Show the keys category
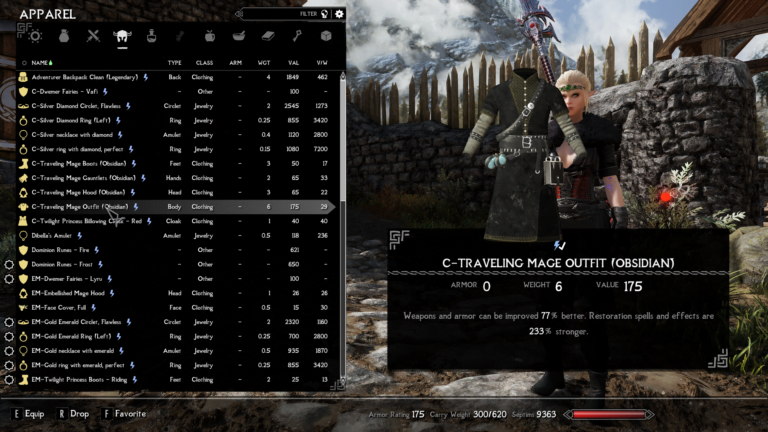 [x=297, y=36]
